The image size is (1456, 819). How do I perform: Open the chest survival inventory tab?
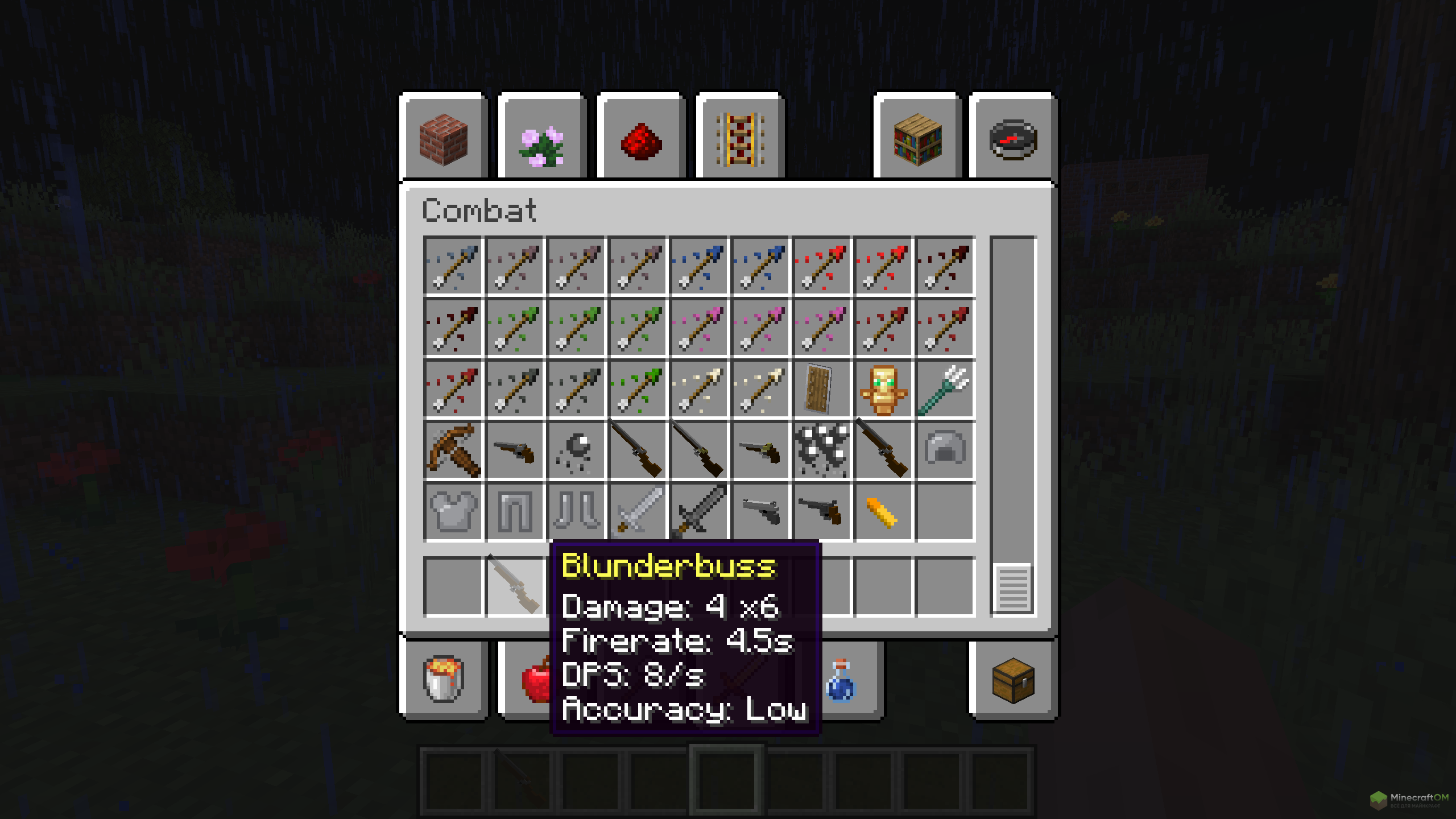click(x=1014, y=679)
